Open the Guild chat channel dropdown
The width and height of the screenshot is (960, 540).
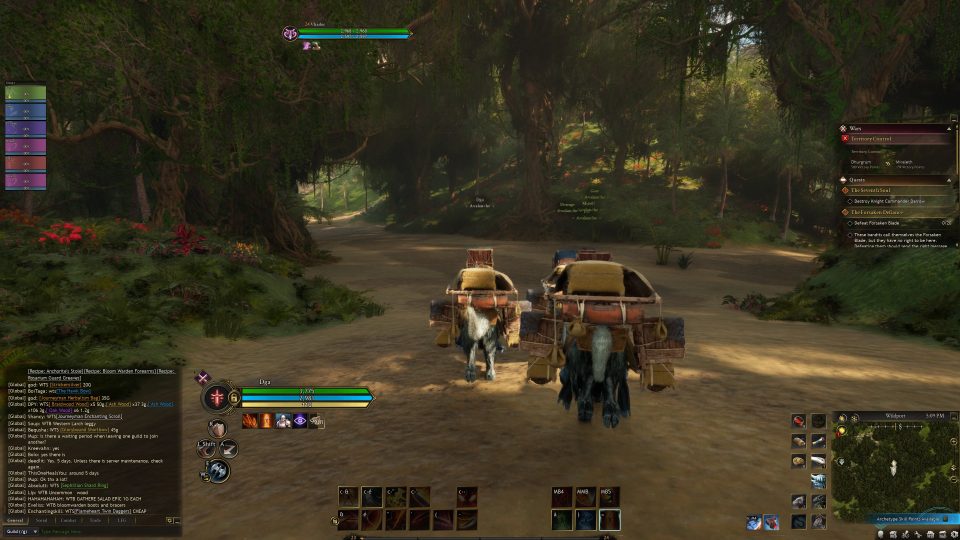point(20,531)
